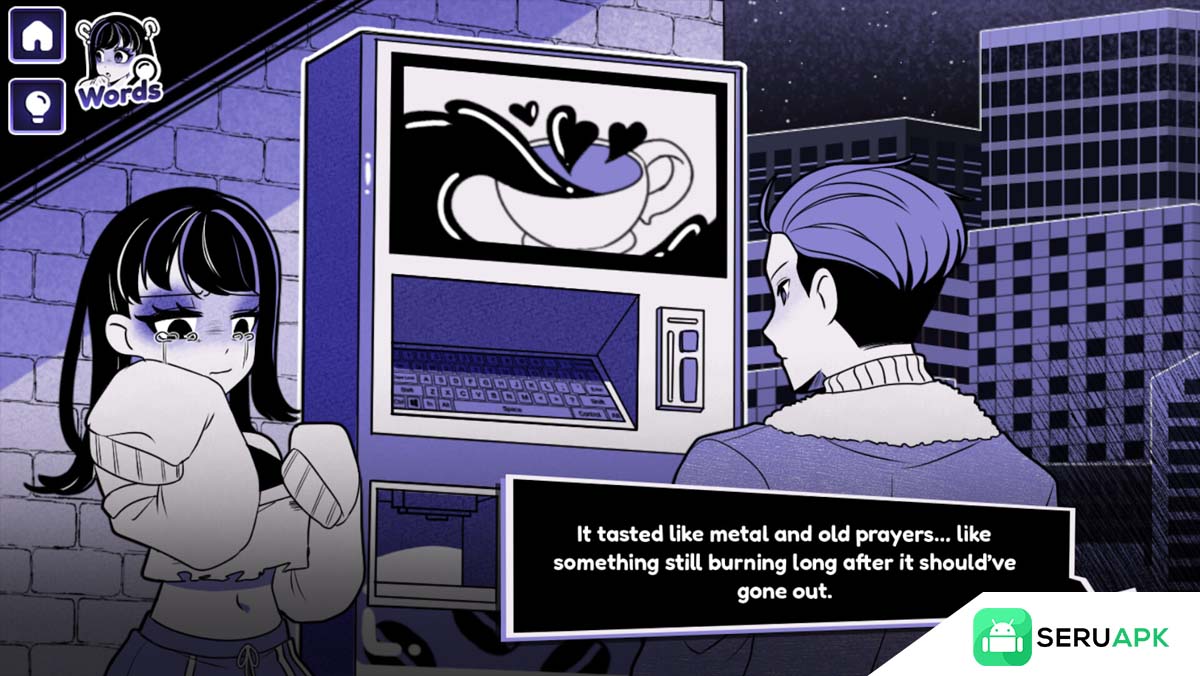Go to the home menu

(37, 36)
